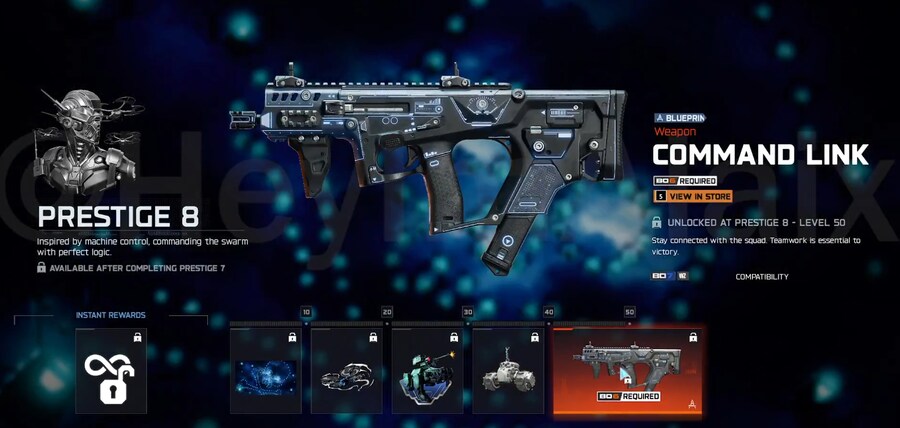
Task: Click the View in Store button
Action: click(x=693, y=197)
